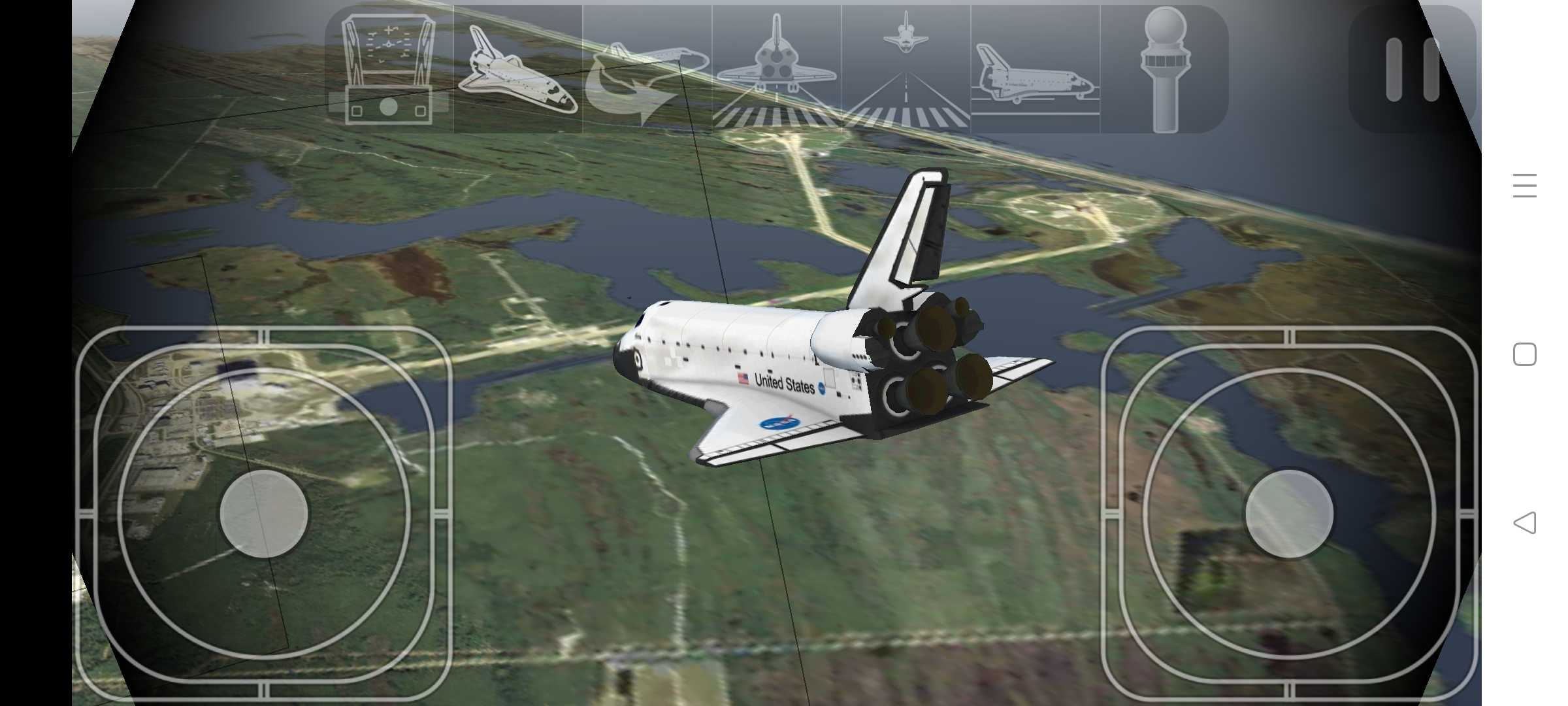Switch to the cockpit HUD view
This screenshot has width=1568, height=706.
[x=389, y=69]
